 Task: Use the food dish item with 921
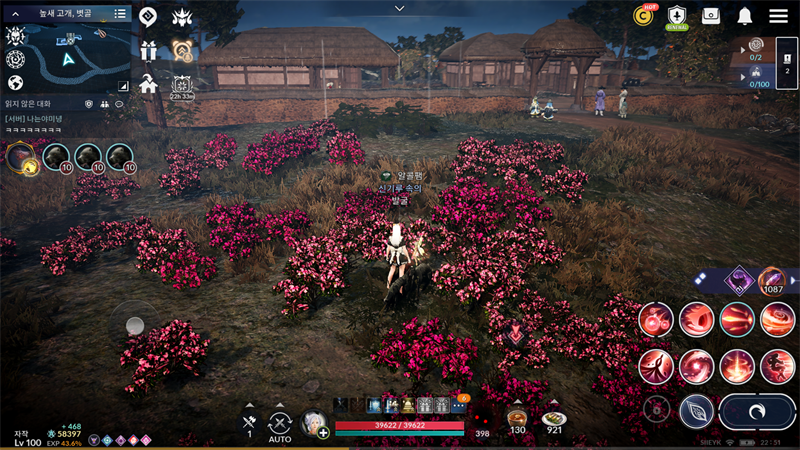pos(554,419)
